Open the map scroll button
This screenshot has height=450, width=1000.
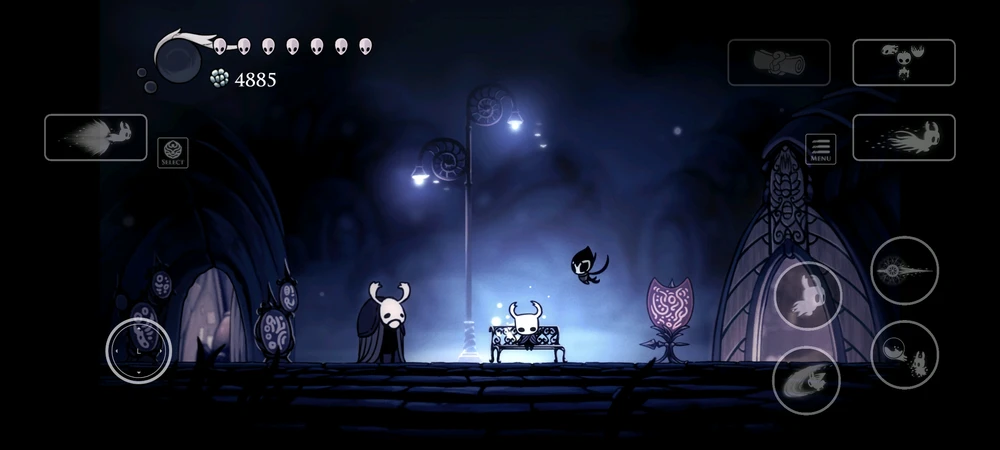[778, 62]
